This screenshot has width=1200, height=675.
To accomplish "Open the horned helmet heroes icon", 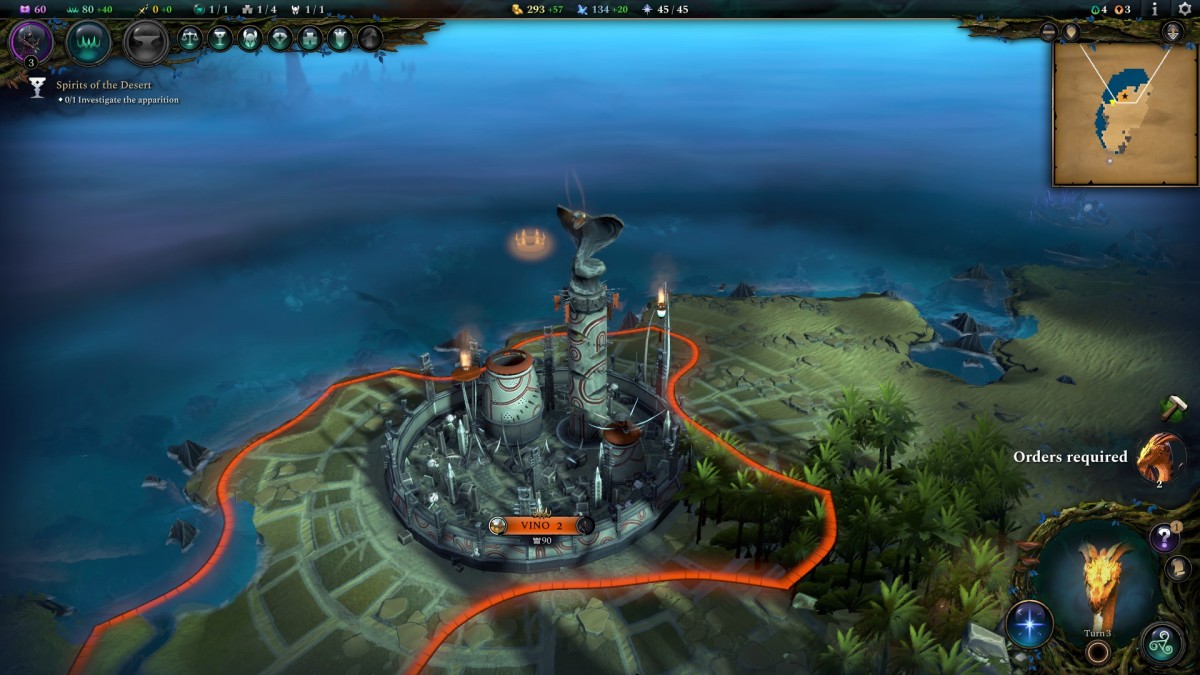I will [250, 39].
